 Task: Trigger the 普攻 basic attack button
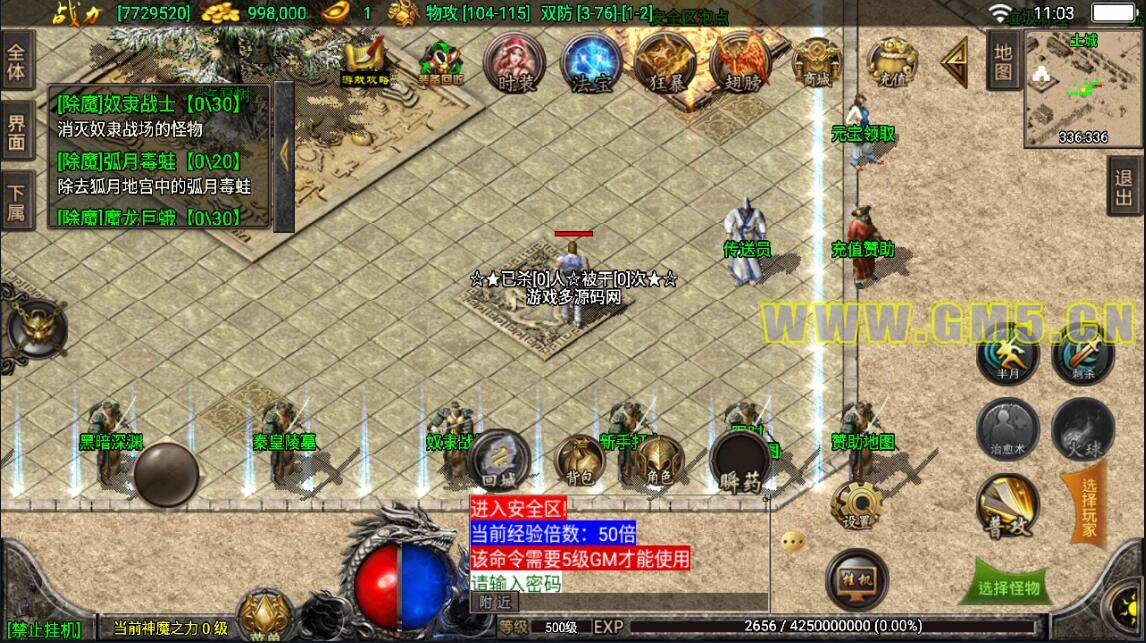1007,506
